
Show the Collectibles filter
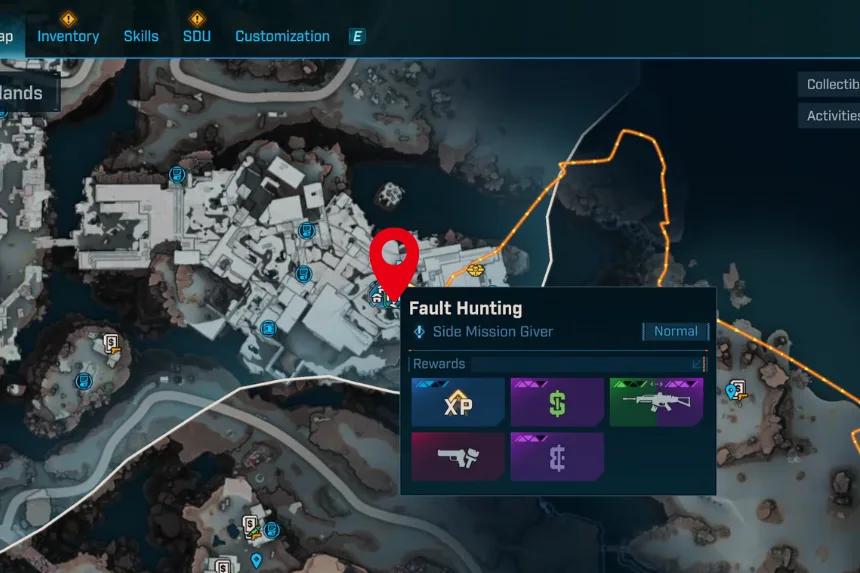click(x=832, y=85)
